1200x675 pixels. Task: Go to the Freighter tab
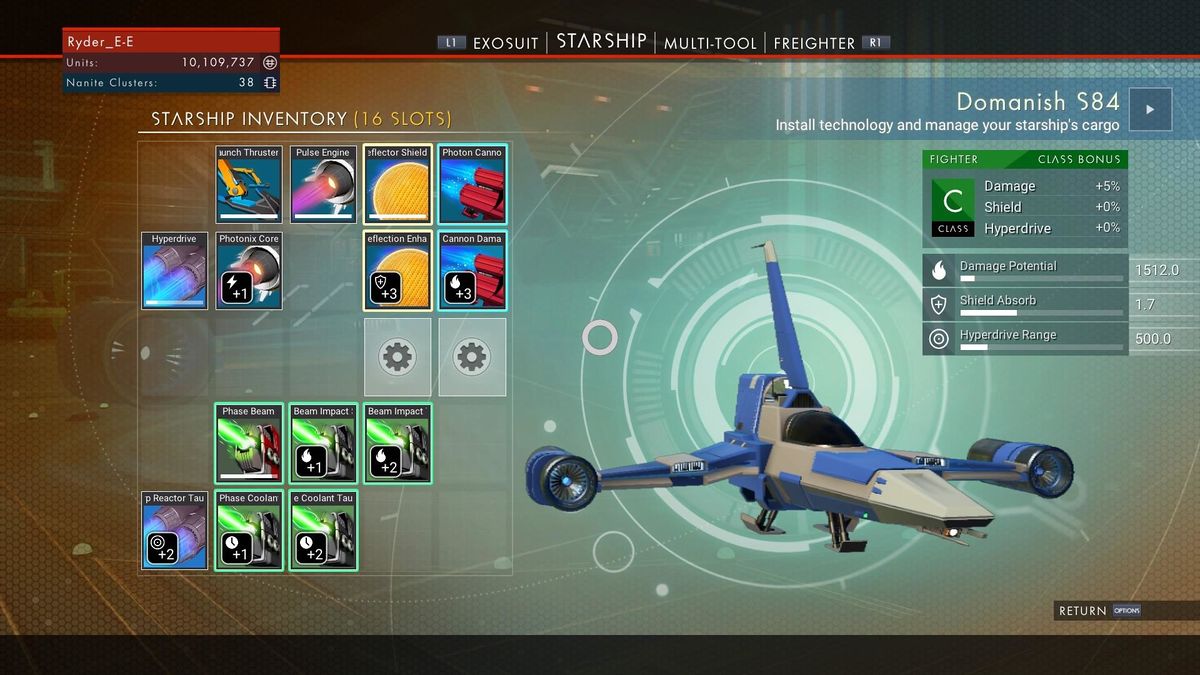(x=814, y=43)
